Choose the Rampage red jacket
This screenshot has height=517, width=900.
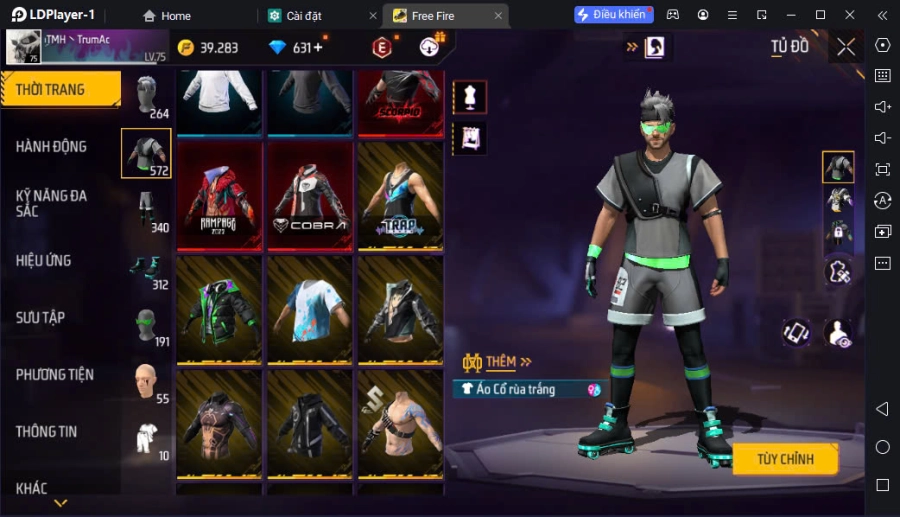coord(219,195)
